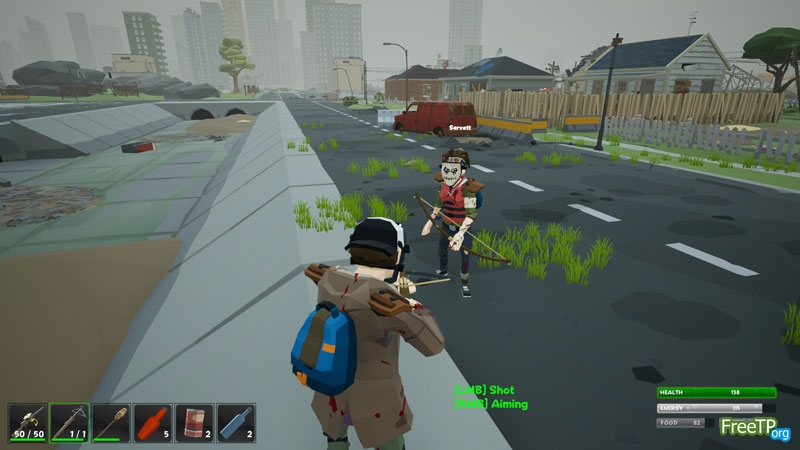The image size is (800, 450).
Task: Select the rifle slot showing 50 / 50
Action: 28,422
